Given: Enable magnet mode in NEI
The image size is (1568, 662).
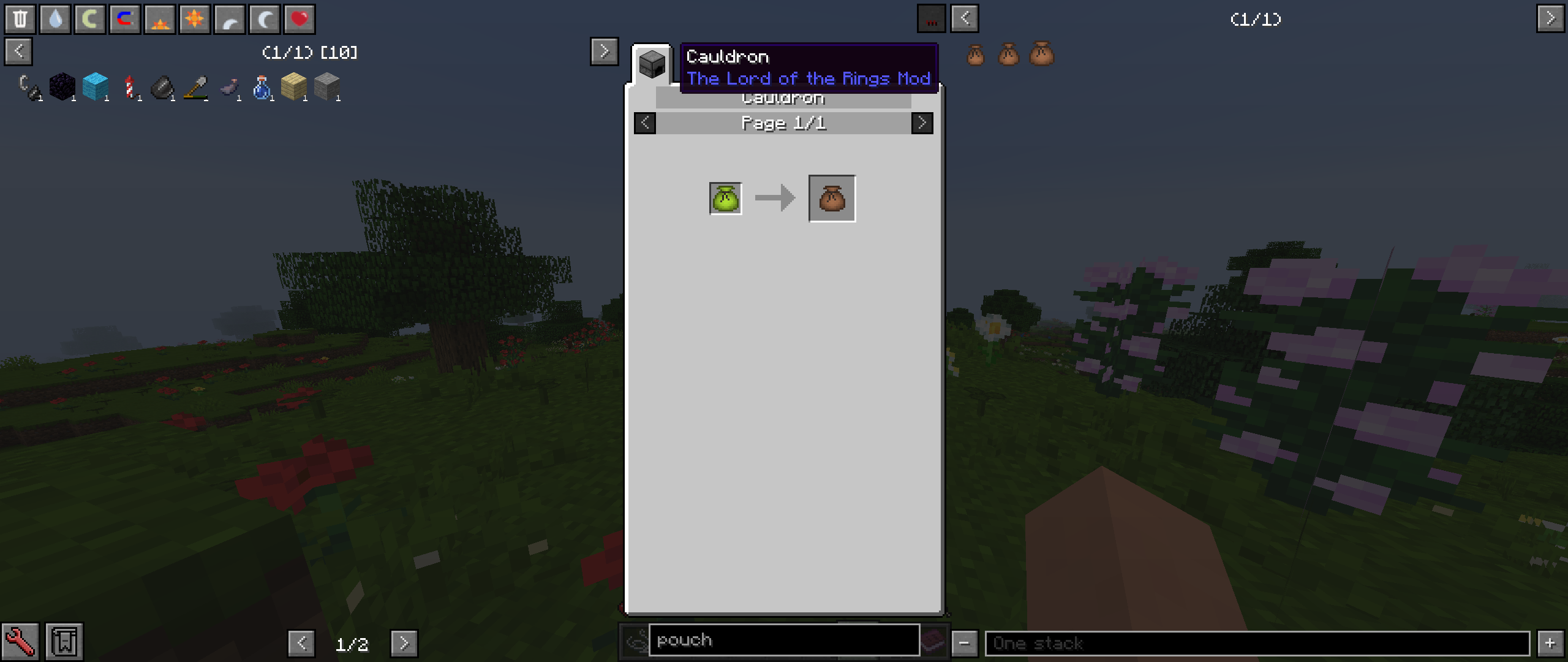Looking at the screenshot, I should [124, 18].
